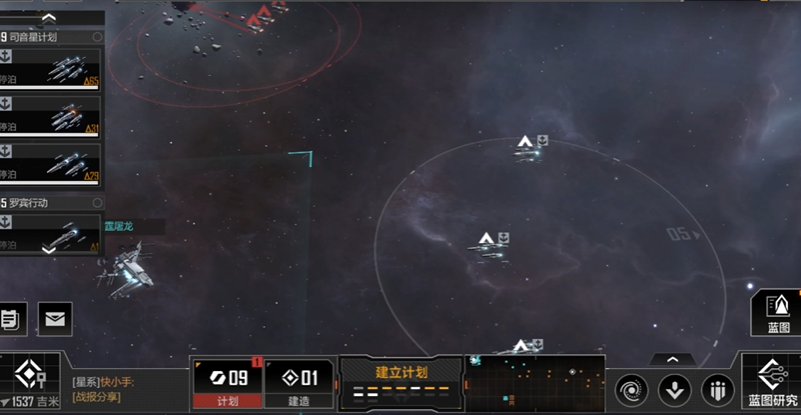The width and height of the screenshot is (801, 415).
Task: Tap the downward arrow circle icon
Action: pos(676,389)
